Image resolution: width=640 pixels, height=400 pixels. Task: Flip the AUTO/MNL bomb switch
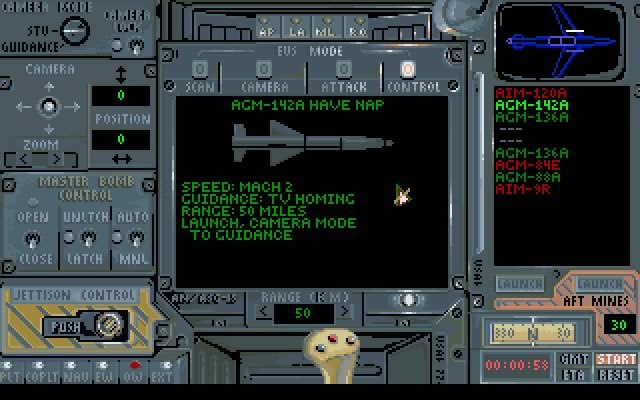click(x=134, y=238)
